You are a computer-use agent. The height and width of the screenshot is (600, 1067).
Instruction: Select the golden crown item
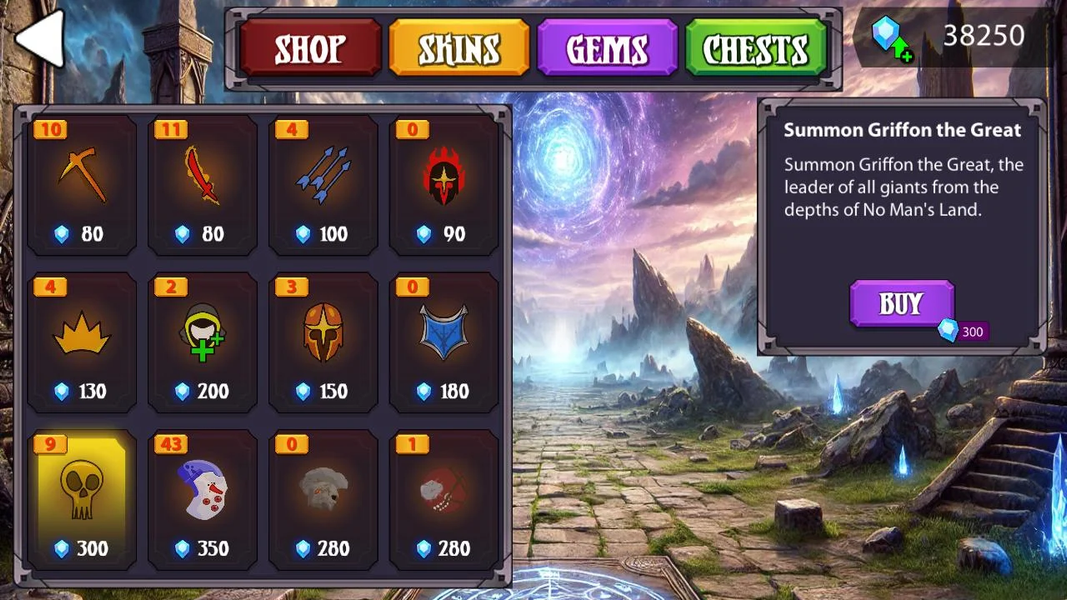(x=82, y=342)
